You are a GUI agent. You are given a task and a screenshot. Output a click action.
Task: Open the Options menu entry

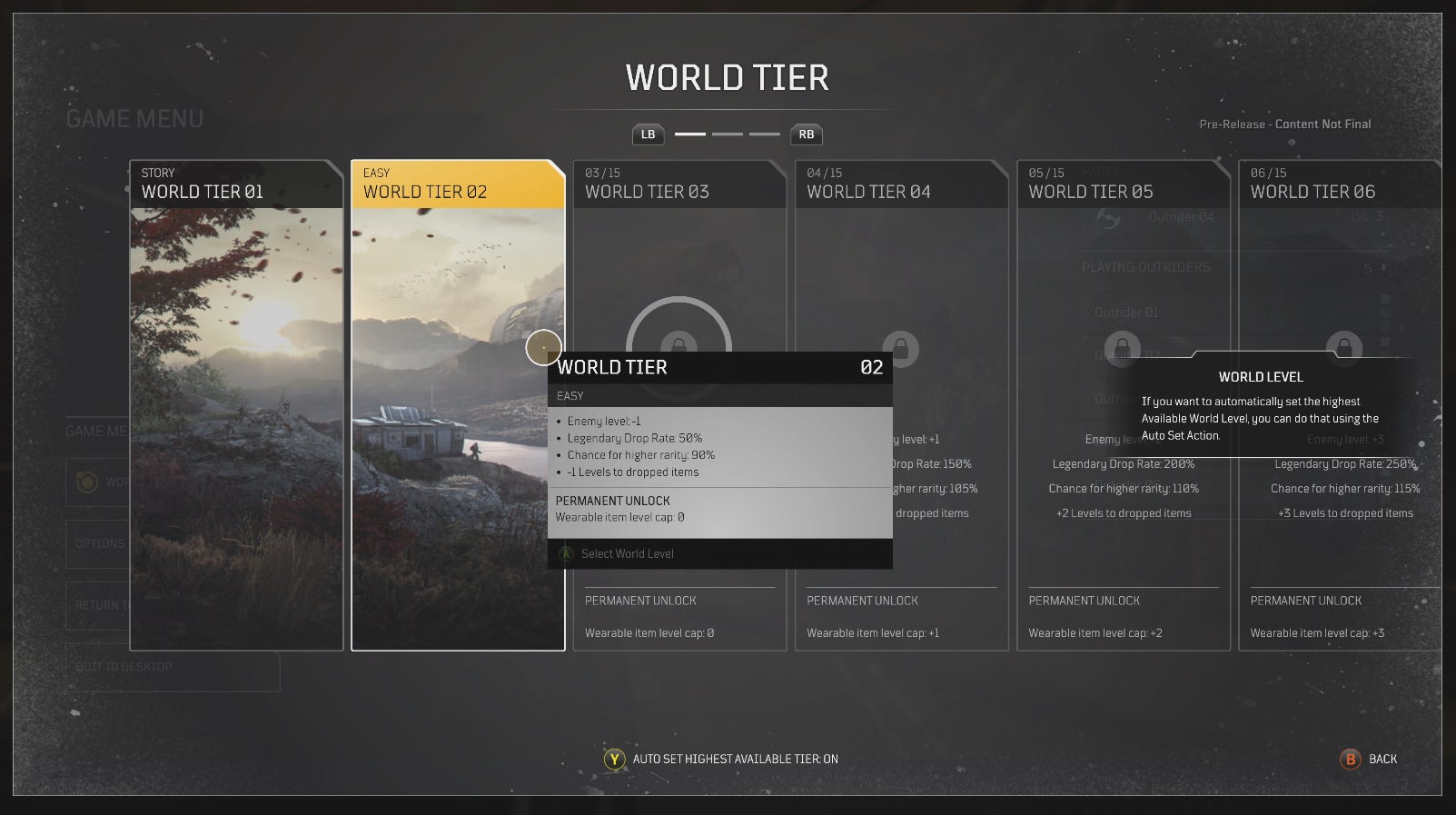(100, 544)
